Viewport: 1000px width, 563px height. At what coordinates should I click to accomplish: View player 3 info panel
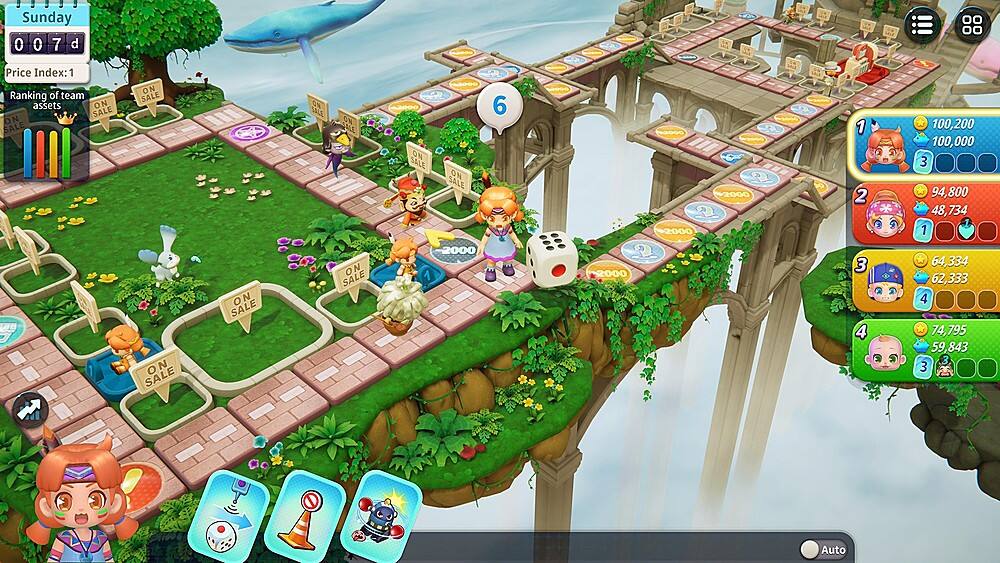point(924,280)
